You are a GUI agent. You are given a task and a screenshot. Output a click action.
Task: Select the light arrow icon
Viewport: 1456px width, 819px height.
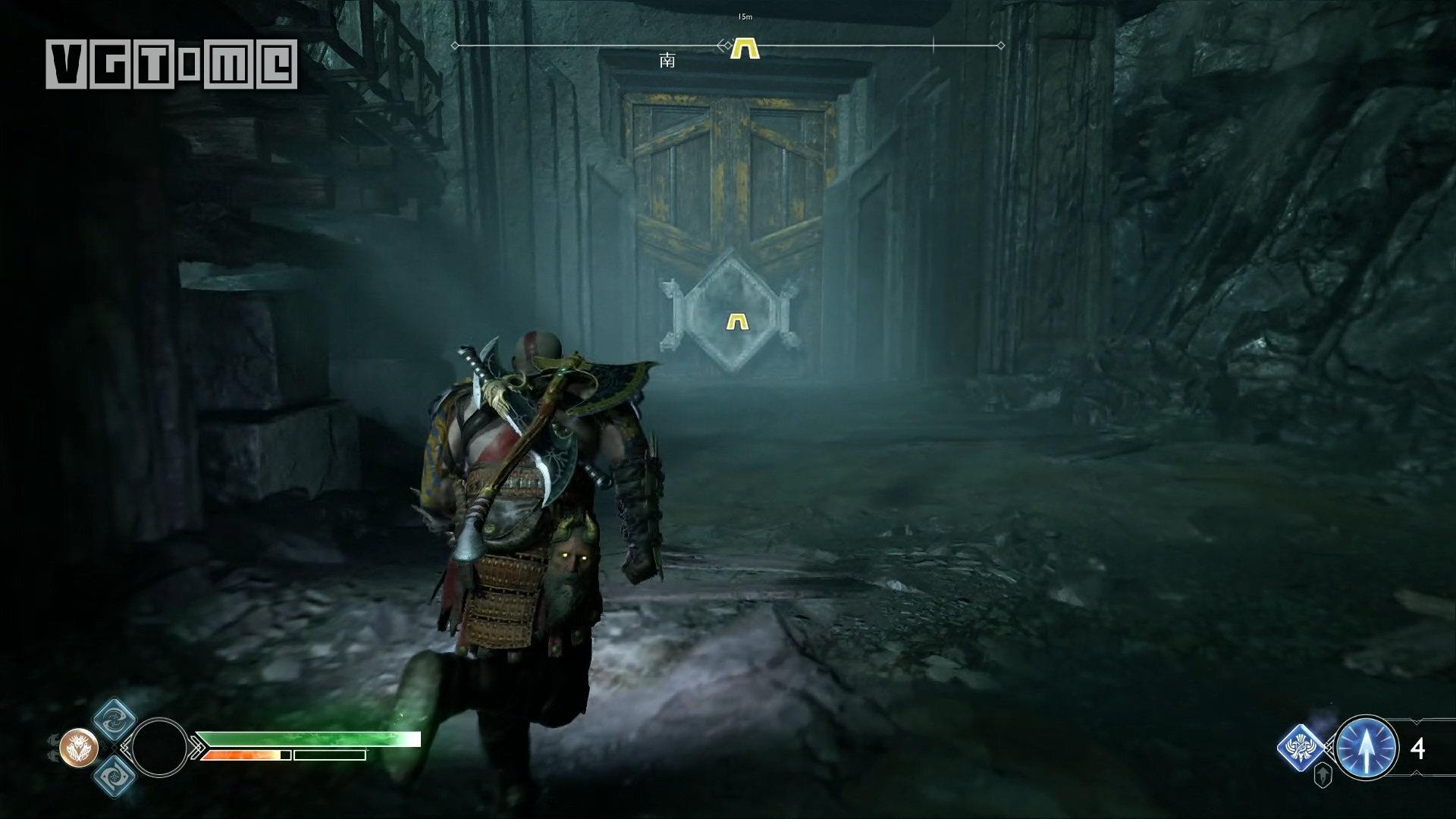1366,748
